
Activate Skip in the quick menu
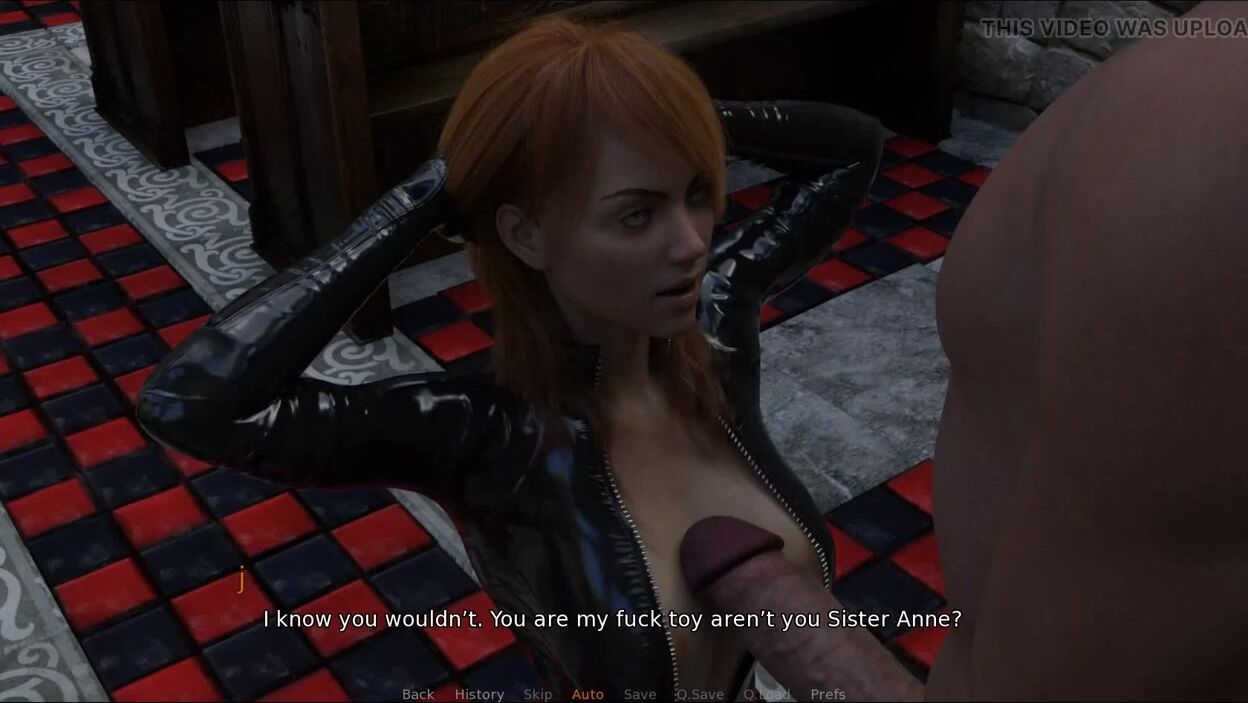coord(537,694)
